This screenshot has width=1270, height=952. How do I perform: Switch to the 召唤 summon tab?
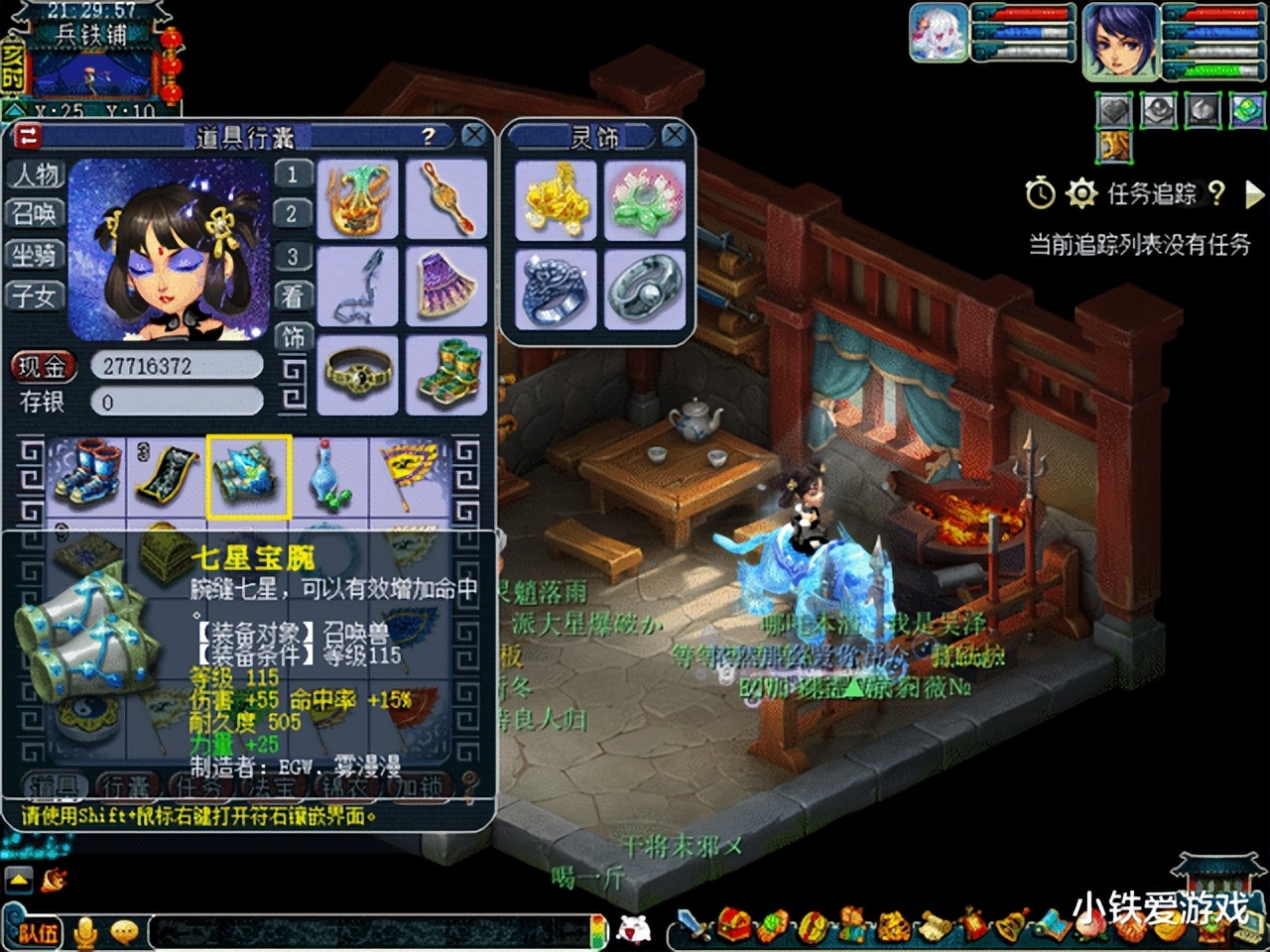pos(35,214)
